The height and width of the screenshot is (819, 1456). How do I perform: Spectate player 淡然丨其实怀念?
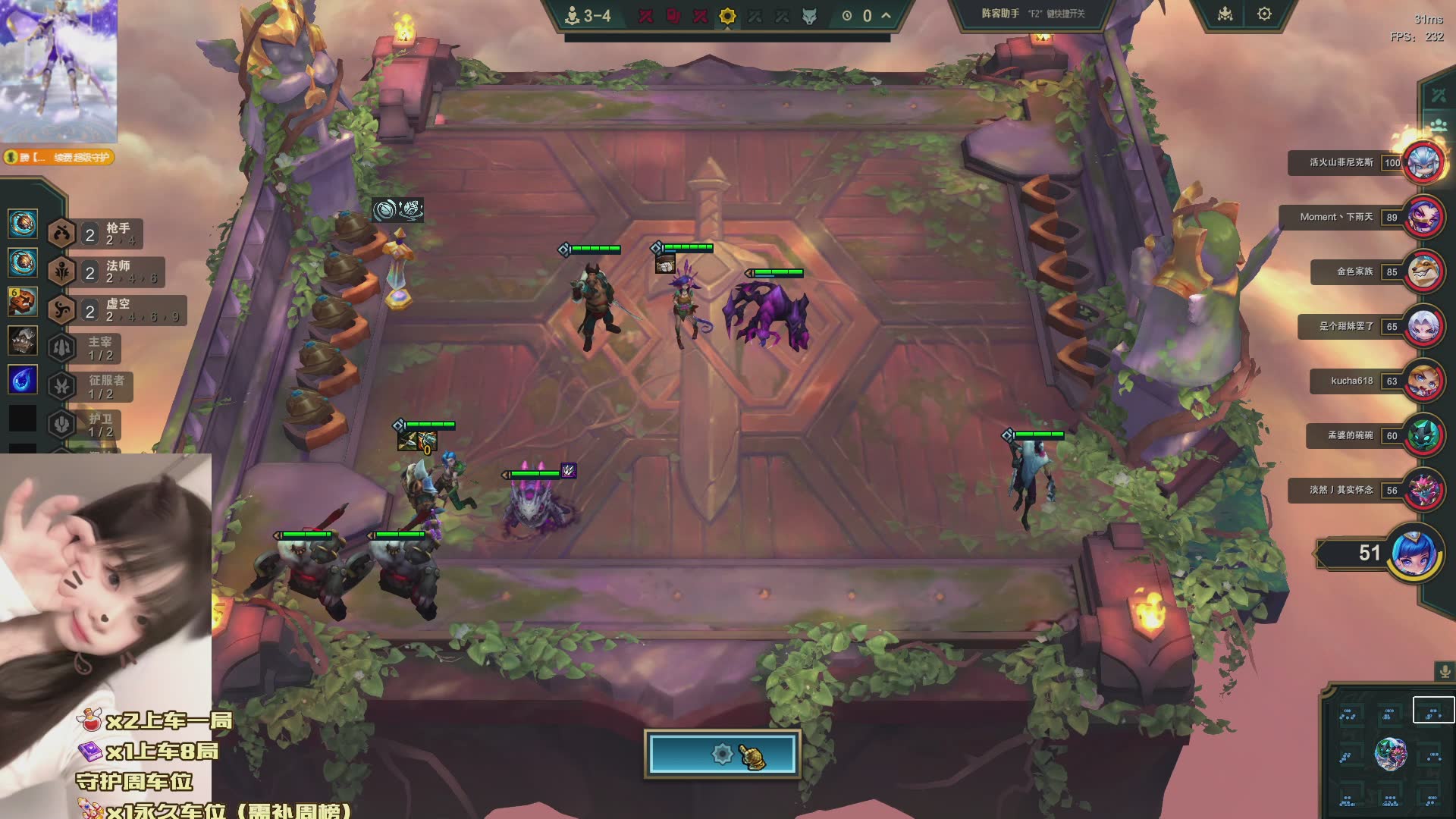(x=1423, y=490)
